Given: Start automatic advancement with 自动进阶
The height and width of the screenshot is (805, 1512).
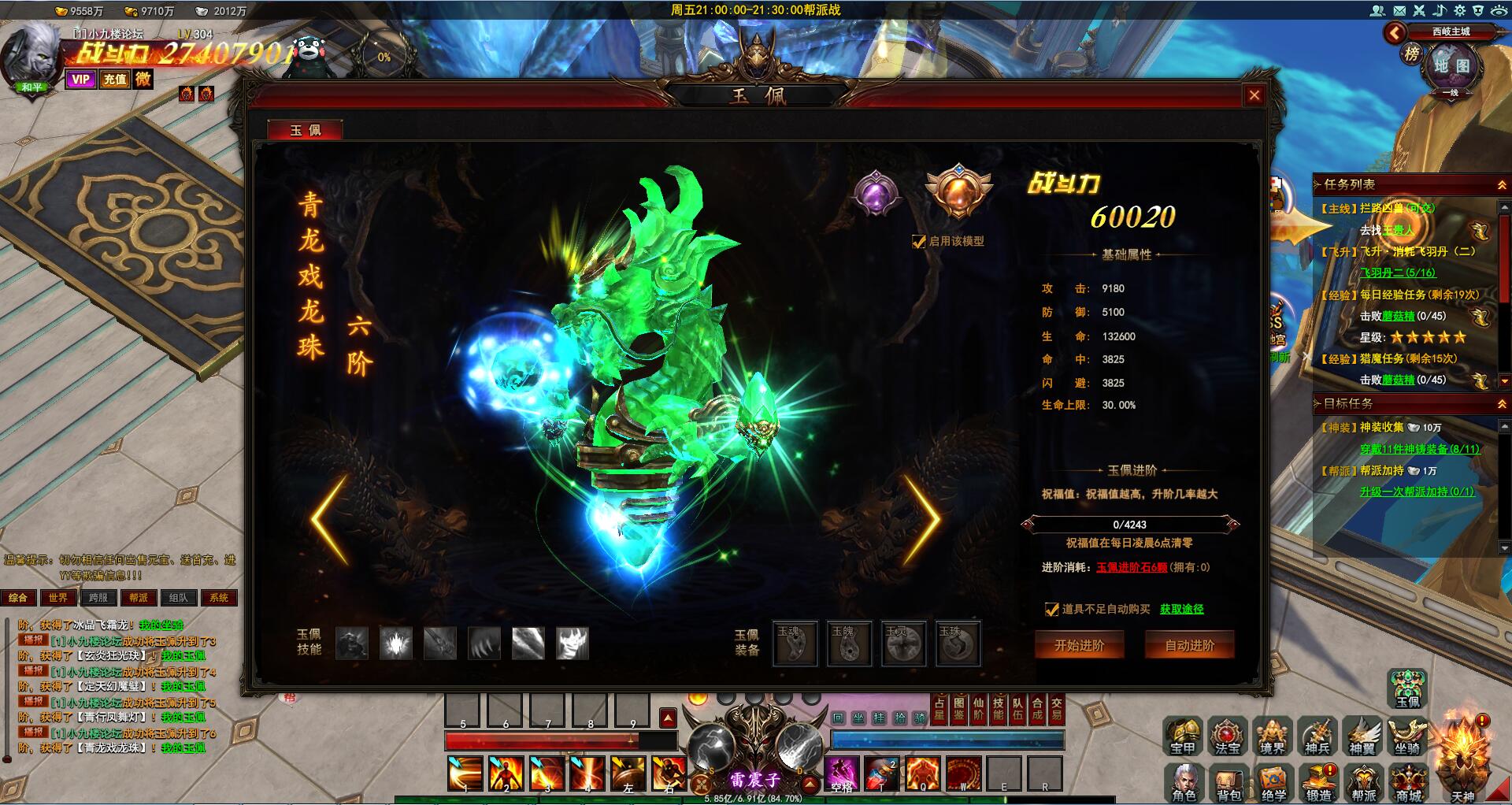Looking at the screenshot, I should point(1189,645).
